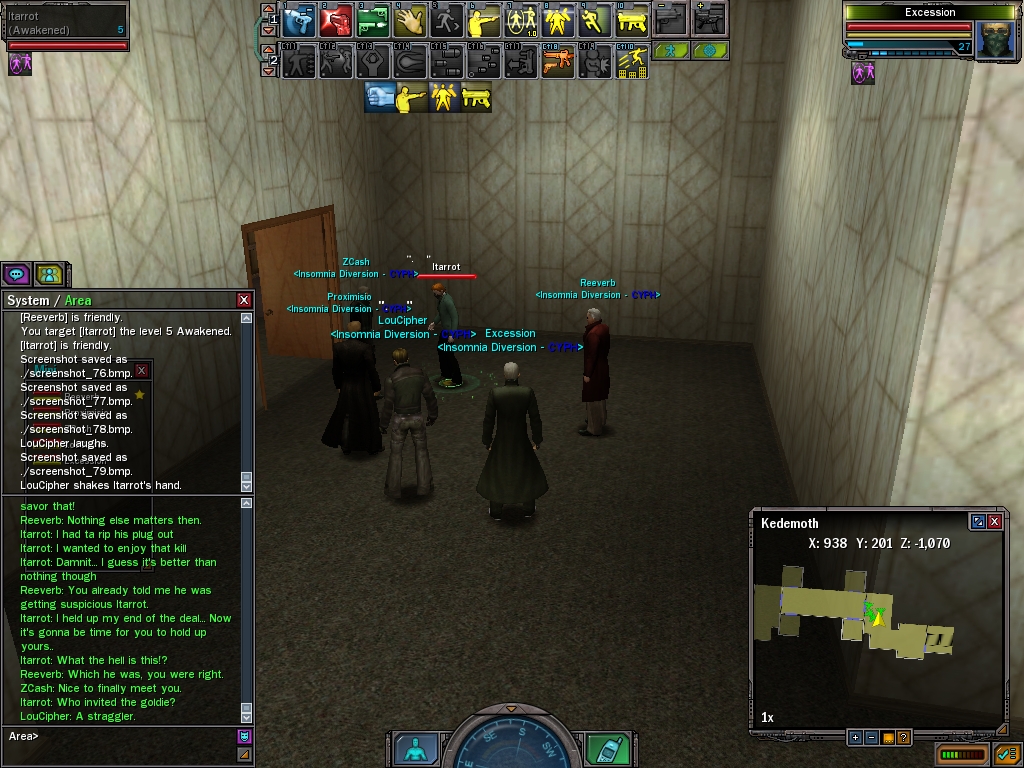Open the orange checklist button
The width and height of the screenshot is (1024, 768).
[1006, 754]
